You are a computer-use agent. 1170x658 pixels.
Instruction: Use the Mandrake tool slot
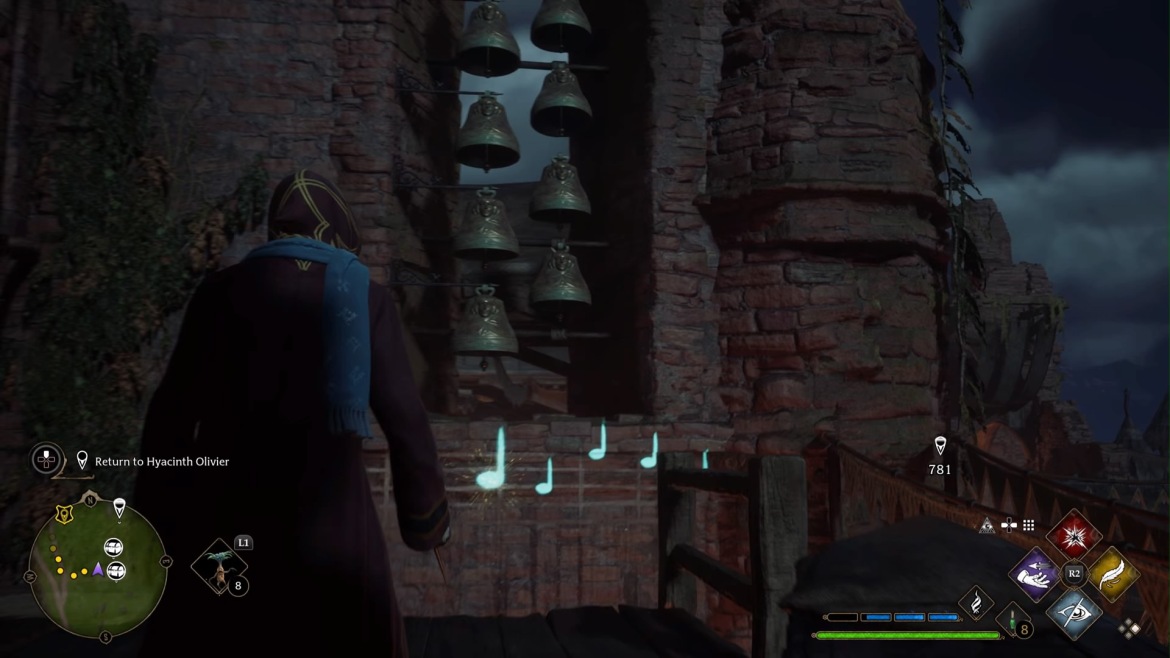pyautogui.click(x=219, y=566)
